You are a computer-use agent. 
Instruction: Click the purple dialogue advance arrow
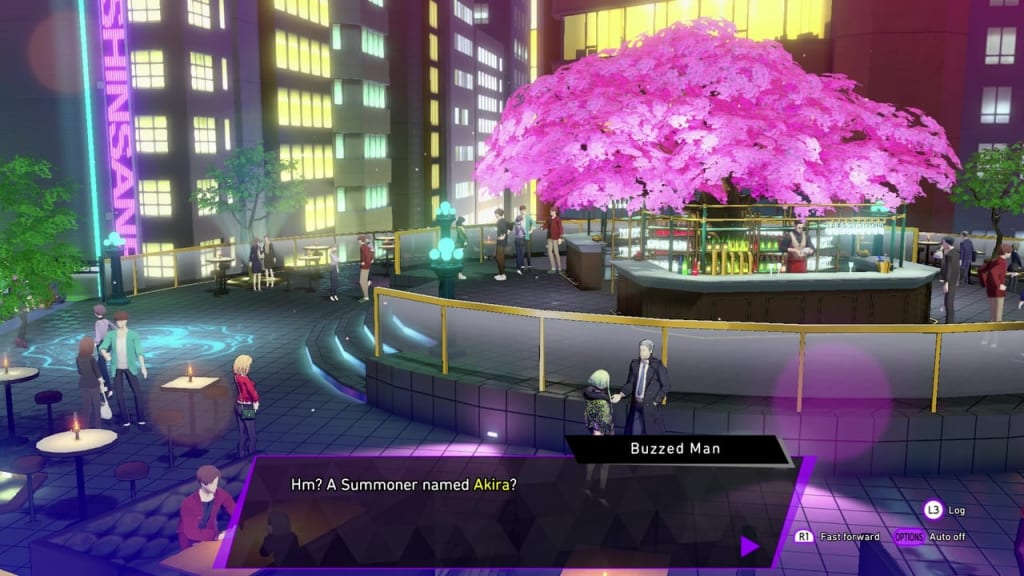tap(749, 546)
